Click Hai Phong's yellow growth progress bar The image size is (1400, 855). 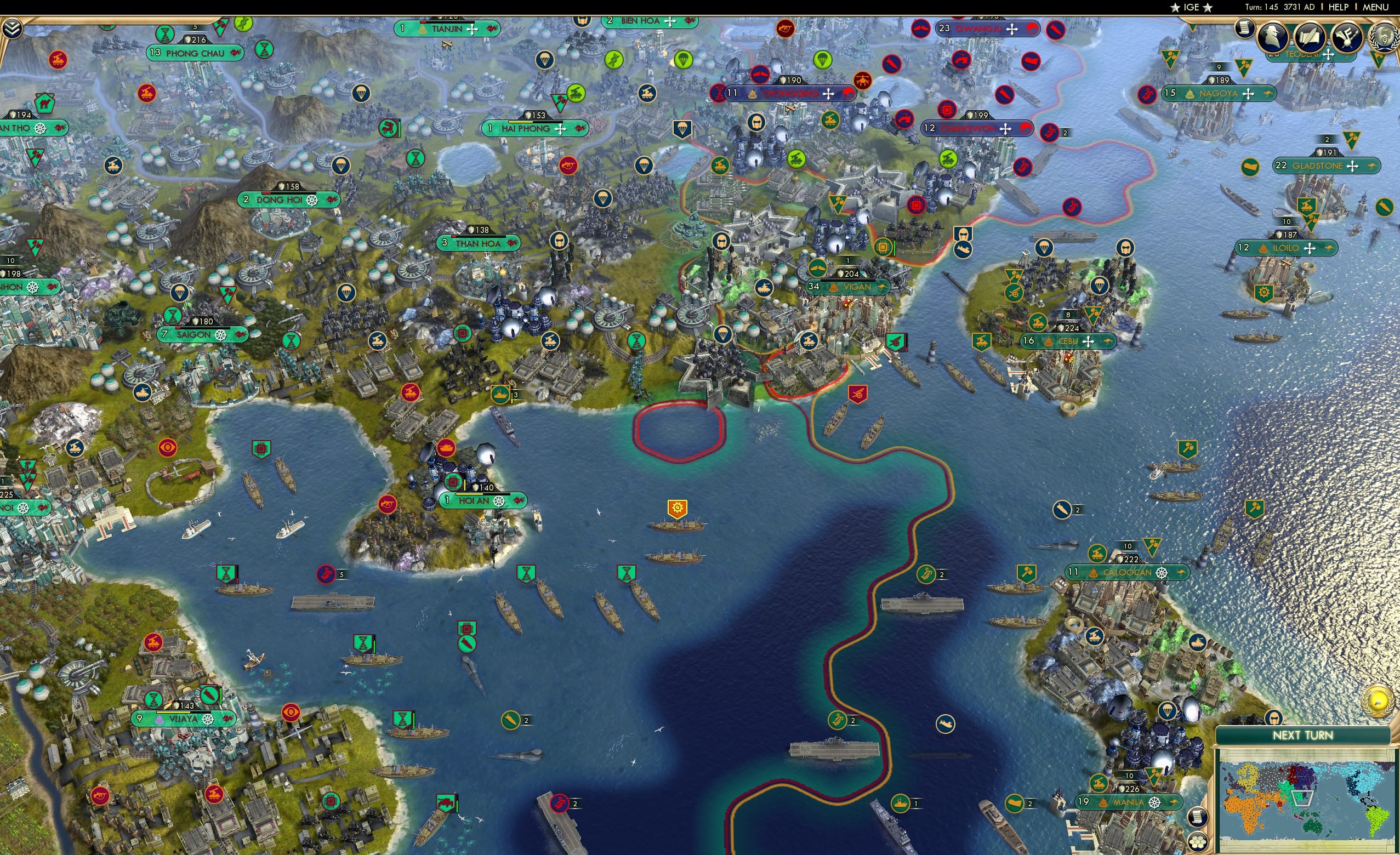pos(521,122)
